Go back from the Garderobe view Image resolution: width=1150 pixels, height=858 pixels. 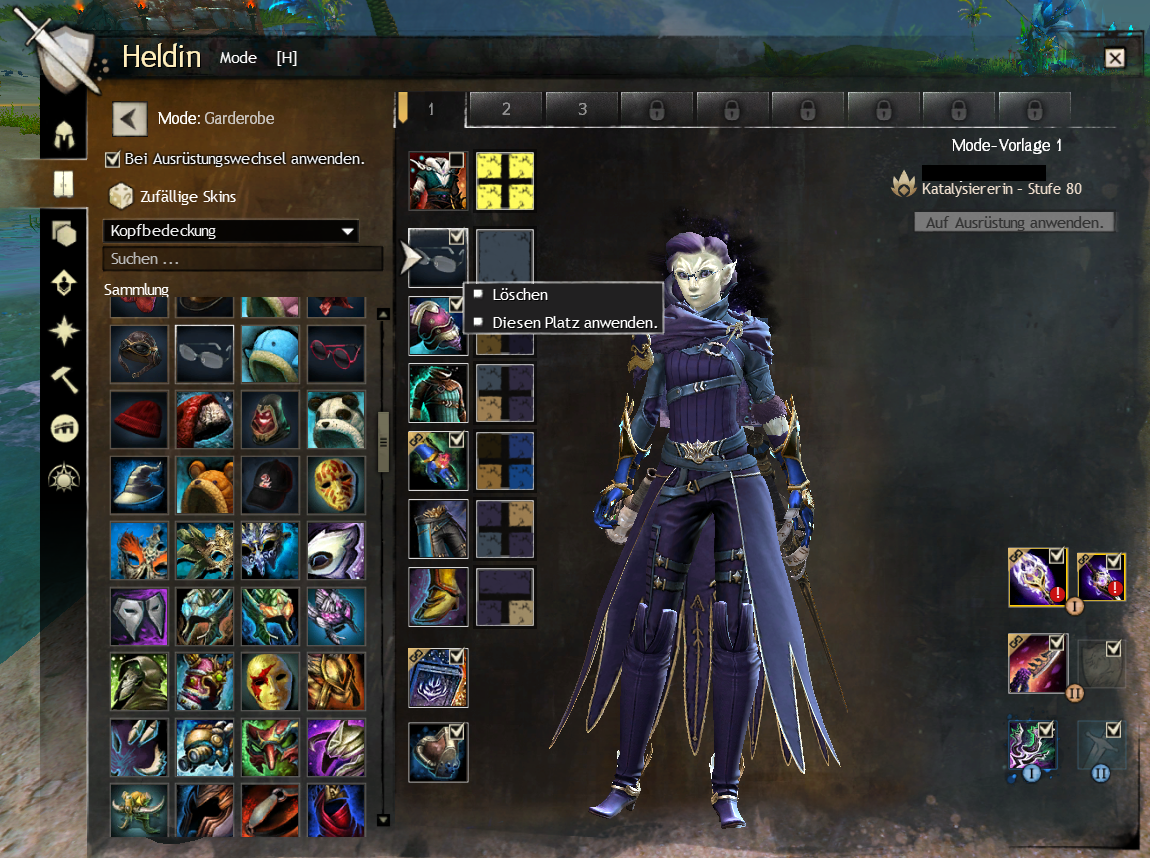130,118
